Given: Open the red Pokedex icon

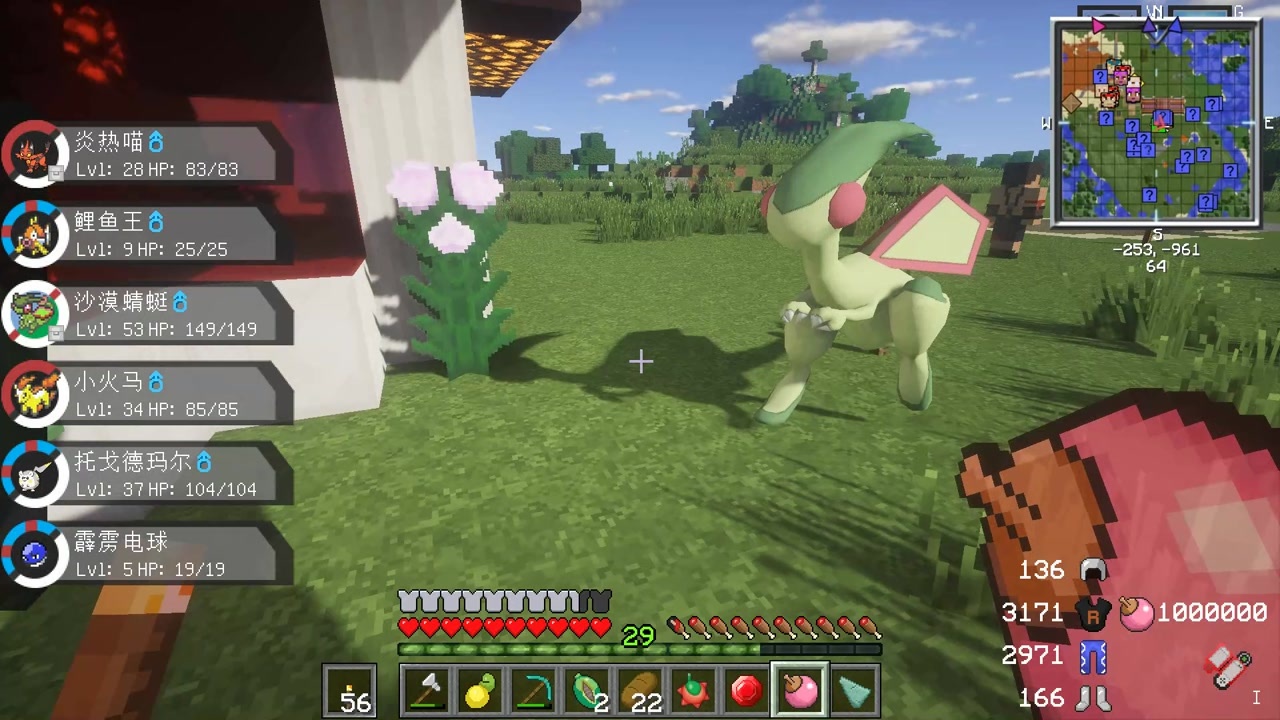Looking at the screenshot, I should (1229, 667).
